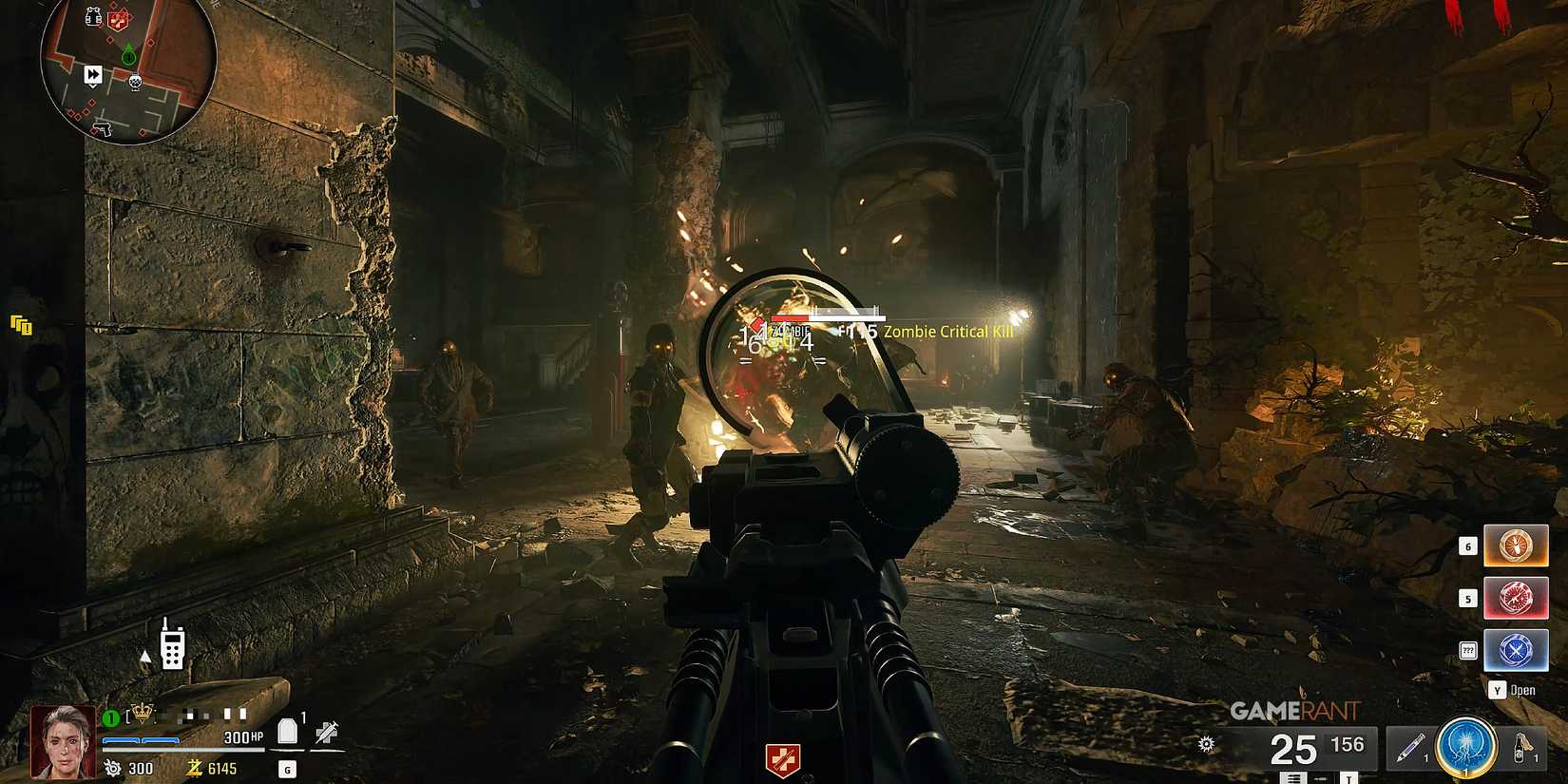Click the Essence points icon next to 6145
The width and height of the screenshot is (1568, 784).
pos(194,769)
